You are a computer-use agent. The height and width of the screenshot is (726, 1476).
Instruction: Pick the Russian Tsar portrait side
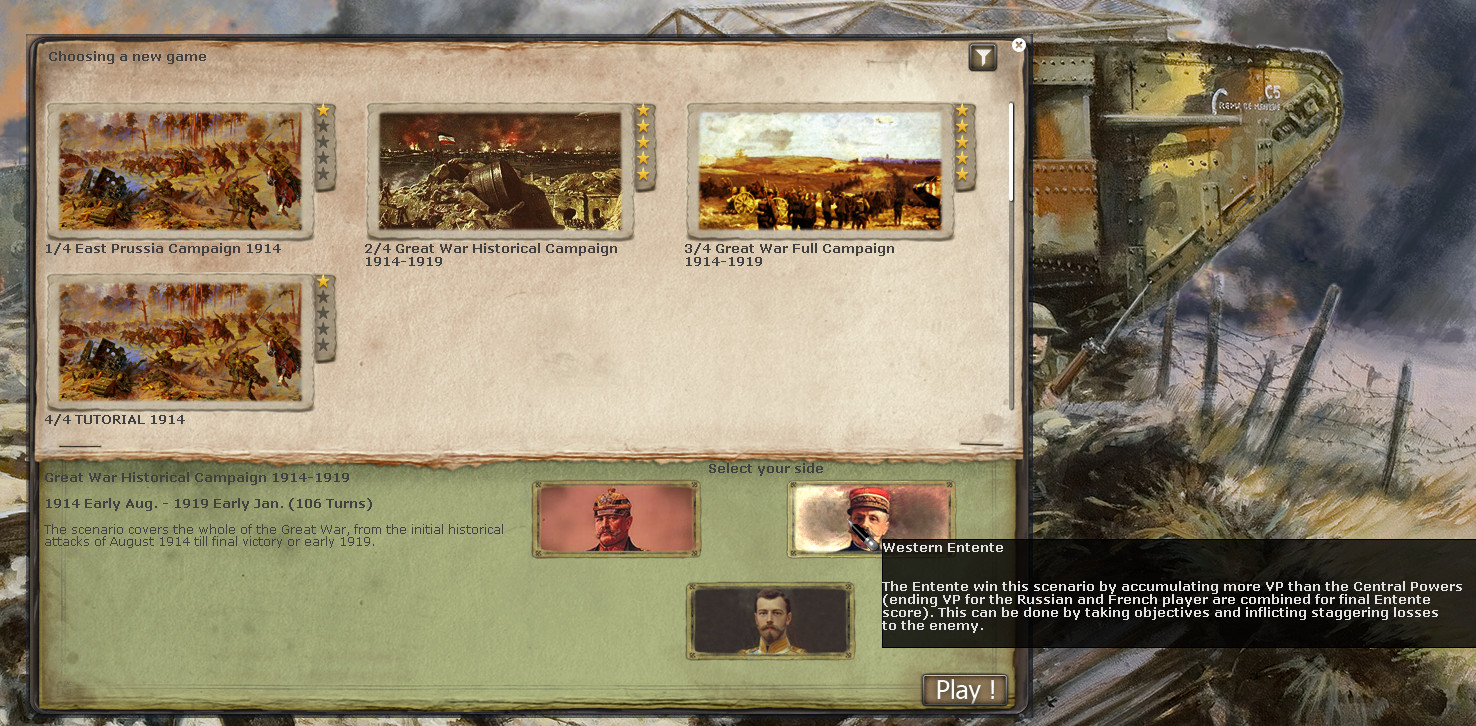click(x=770, y=621)
